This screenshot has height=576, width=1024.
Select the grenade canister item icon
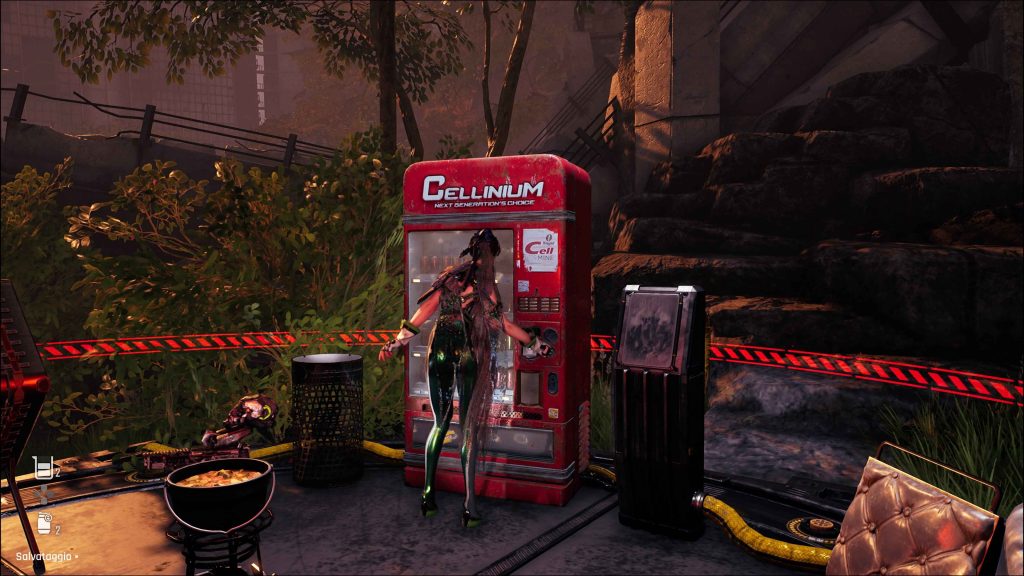pos(43,522)
